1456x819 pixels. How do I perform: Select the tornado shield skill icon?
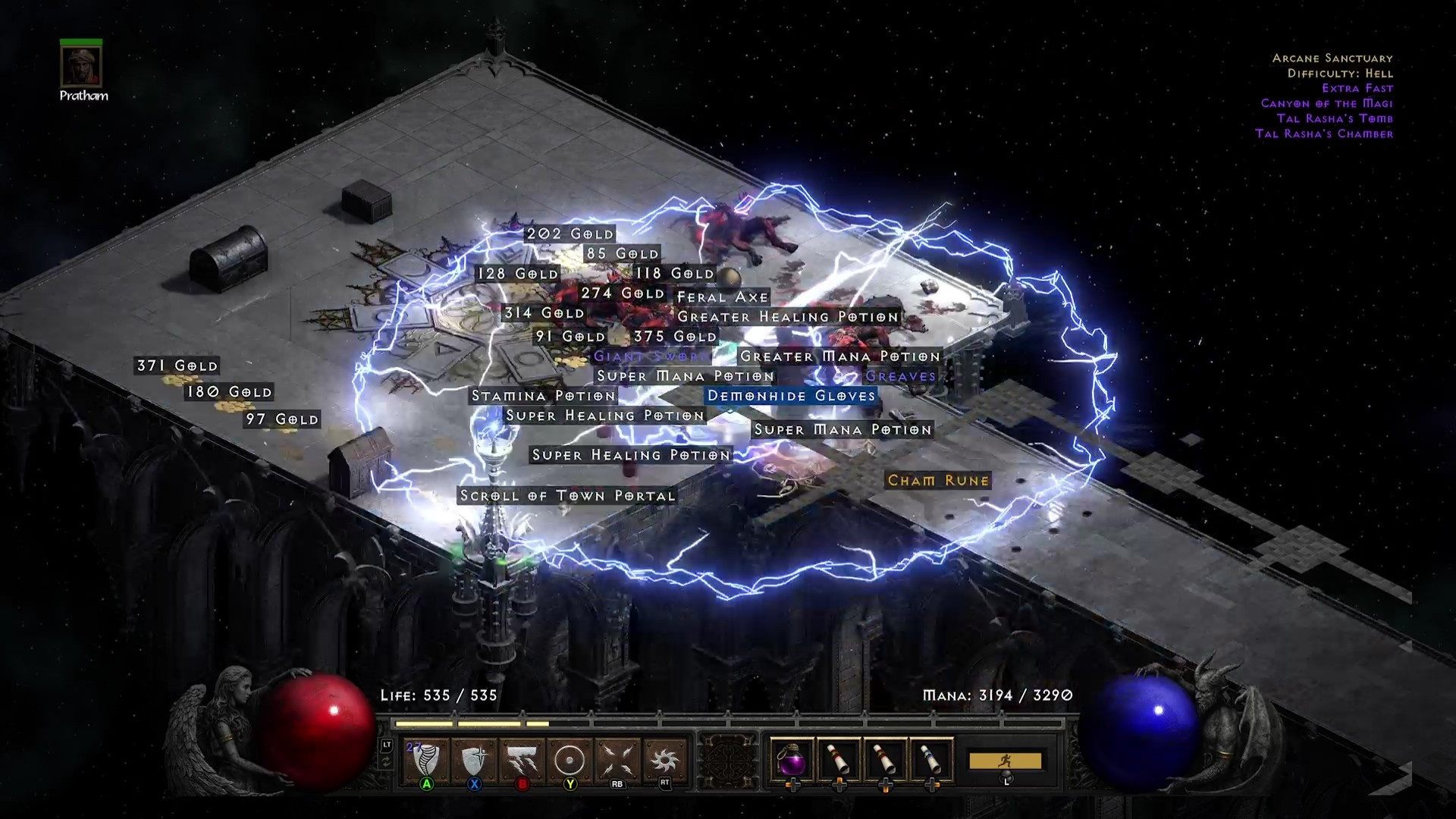[426, 760]
